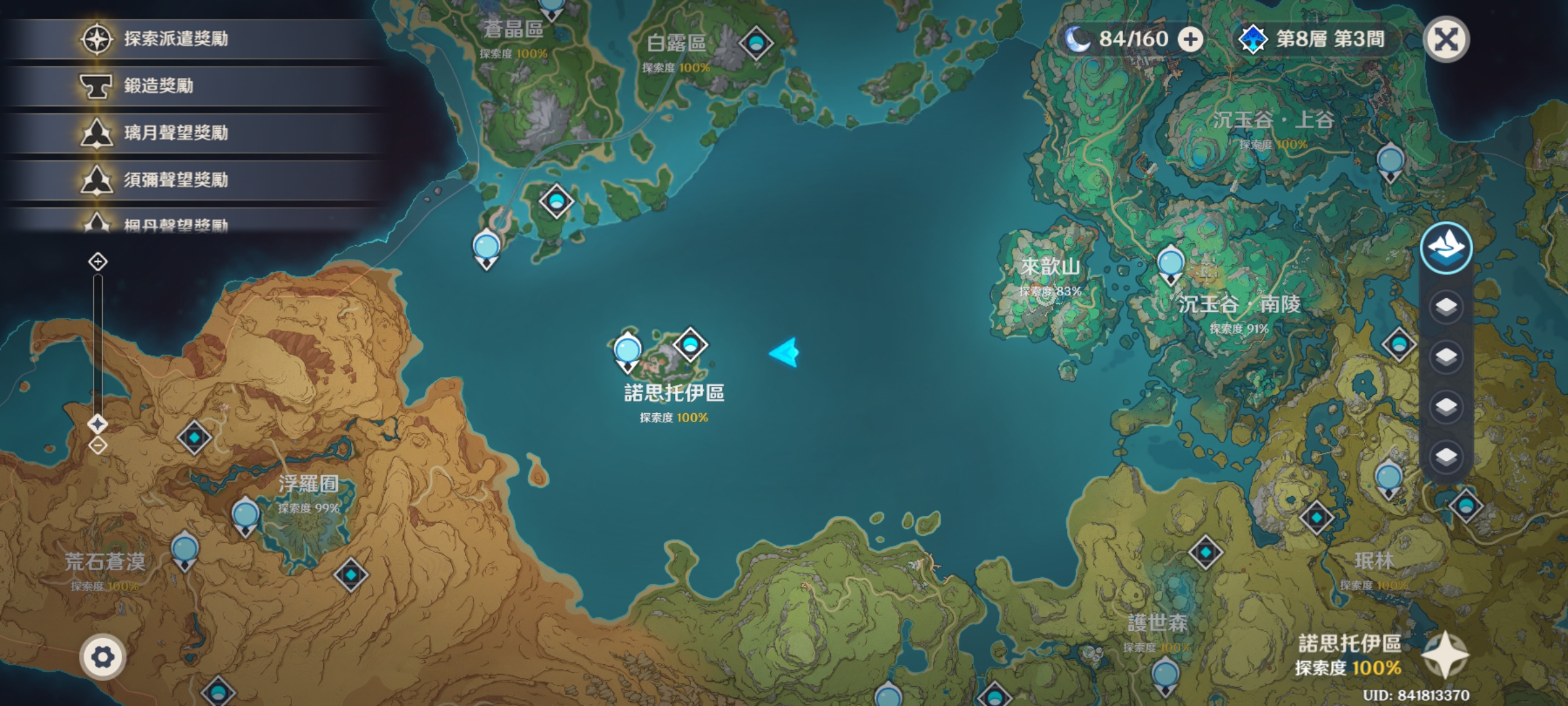The height and width of the screenshot is (706, 1568).
Task: Expand zoom with the plus control above slider
Action: click(x=98, y=262)
